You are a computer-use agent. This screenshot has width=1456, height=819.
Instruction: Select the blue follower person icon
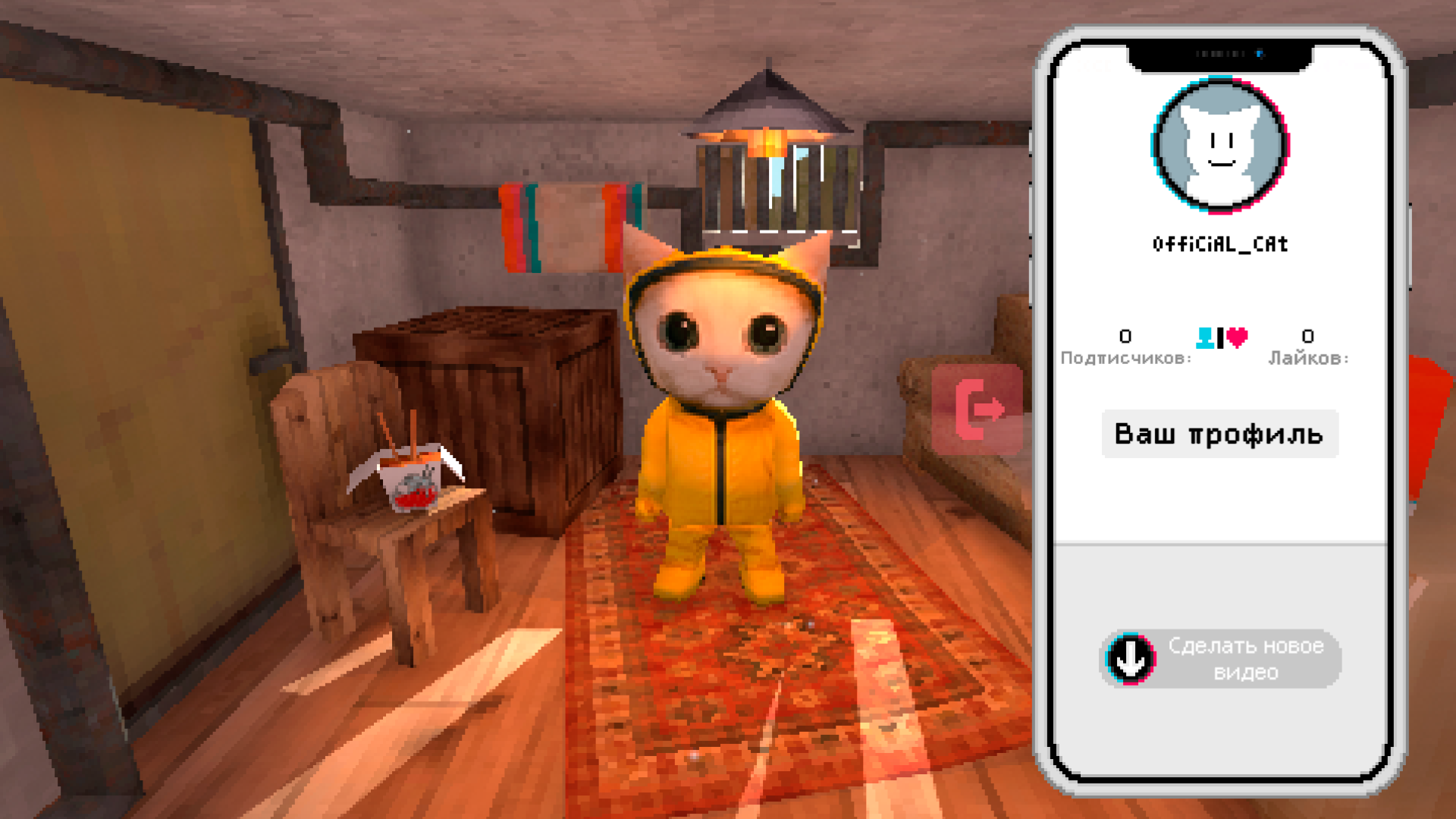click(1206, 338)
